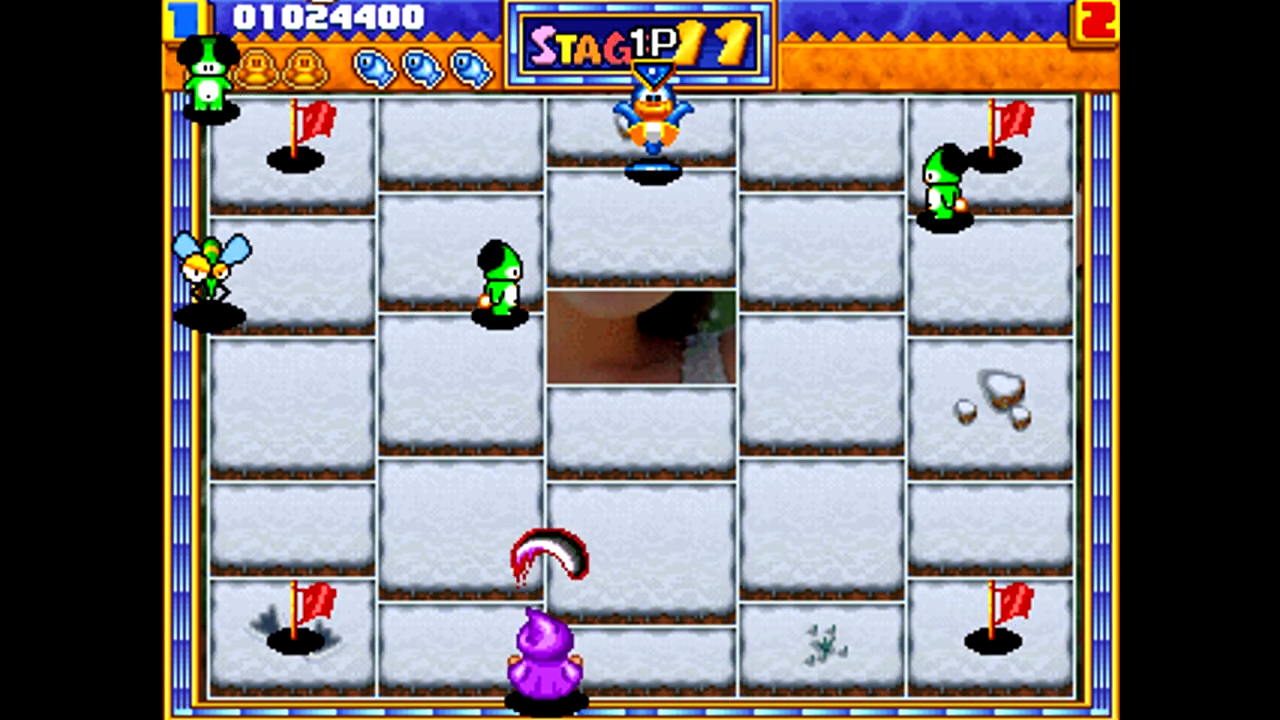Viewport: 1280px width, 720px height.
Task: Click the score display 01024400
Action: pyautogui.click(x=330, y=16)
